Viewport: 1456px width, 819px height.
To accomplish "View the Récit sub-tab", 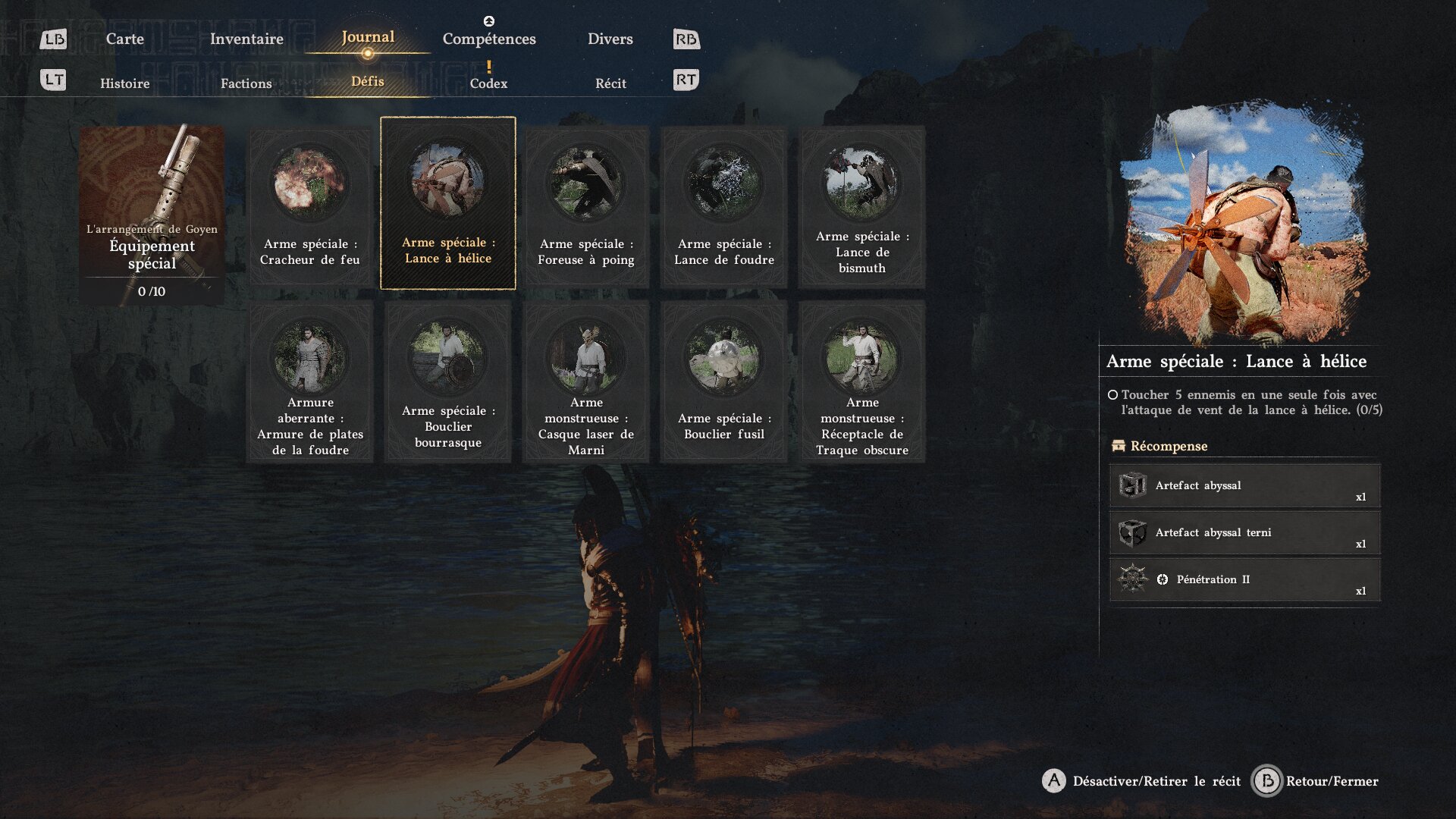I will coord(610,83).
